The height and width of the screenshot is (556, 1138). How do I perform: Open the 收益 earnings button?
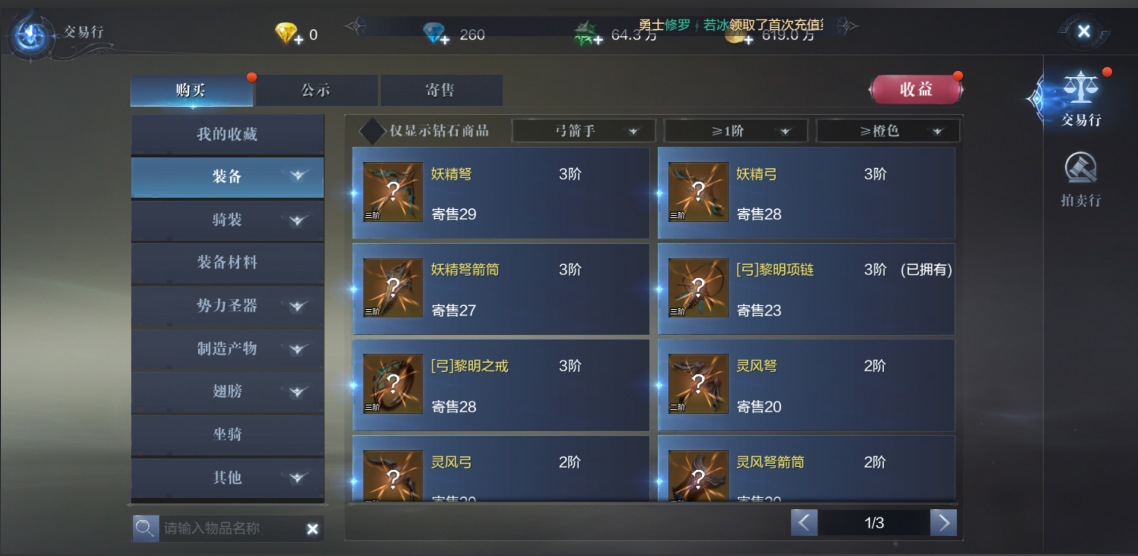click(x=915, y=89)
